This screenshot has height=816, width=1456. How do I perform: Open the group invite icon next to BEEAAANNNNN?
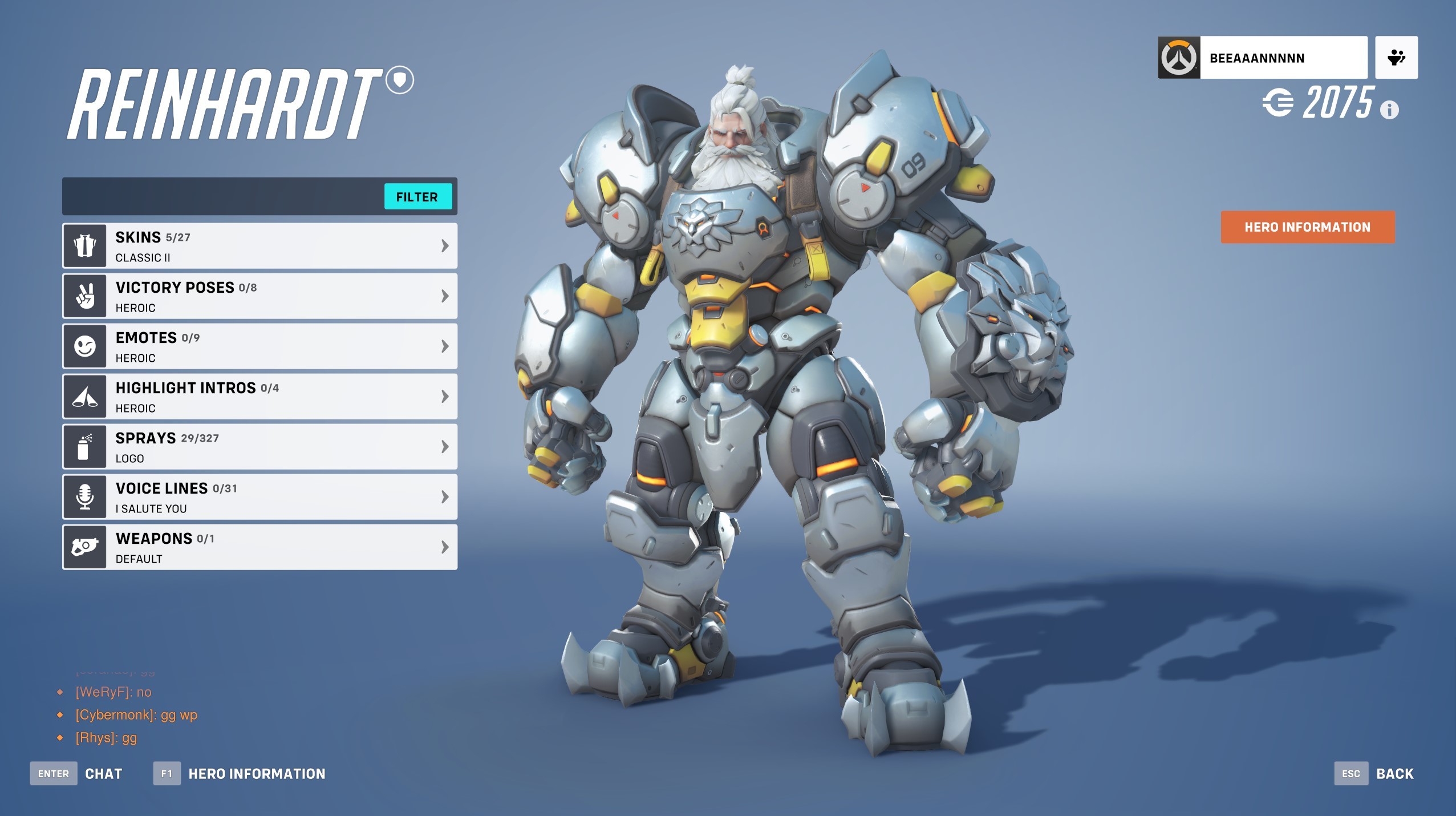coord(1396,56)
